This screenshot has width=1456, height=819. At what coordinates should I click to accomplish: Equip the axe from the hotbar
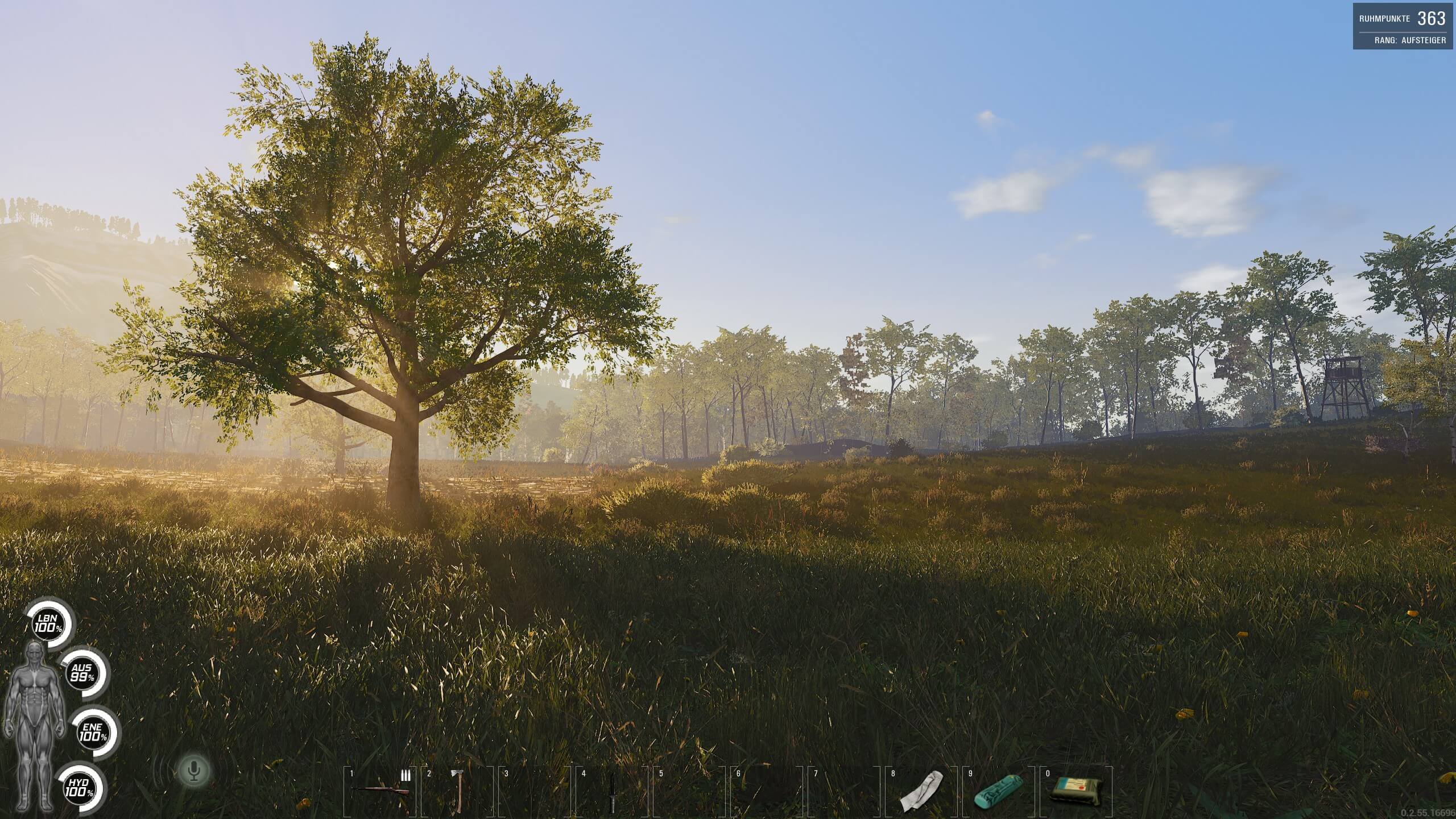457,791
